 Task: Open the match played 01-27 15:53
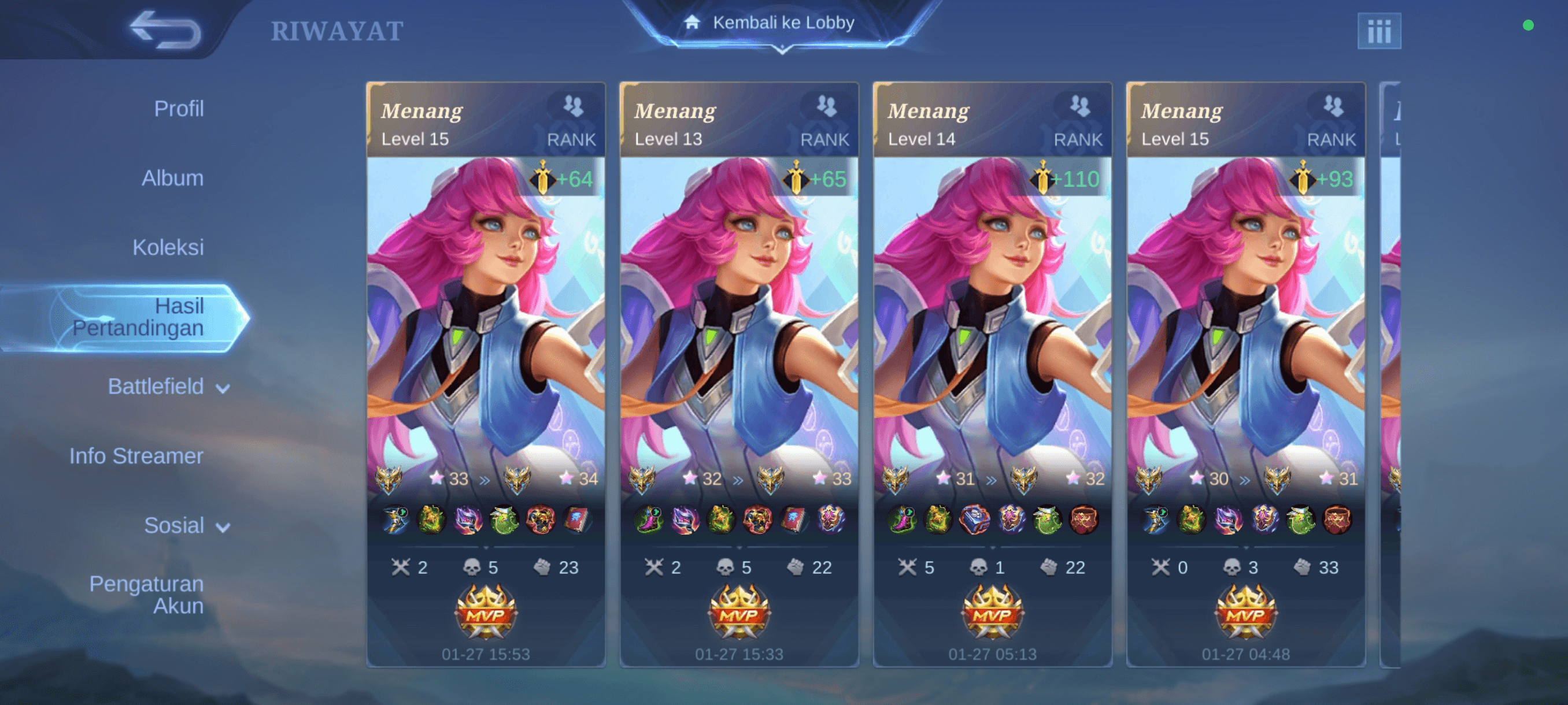(486, 374)
